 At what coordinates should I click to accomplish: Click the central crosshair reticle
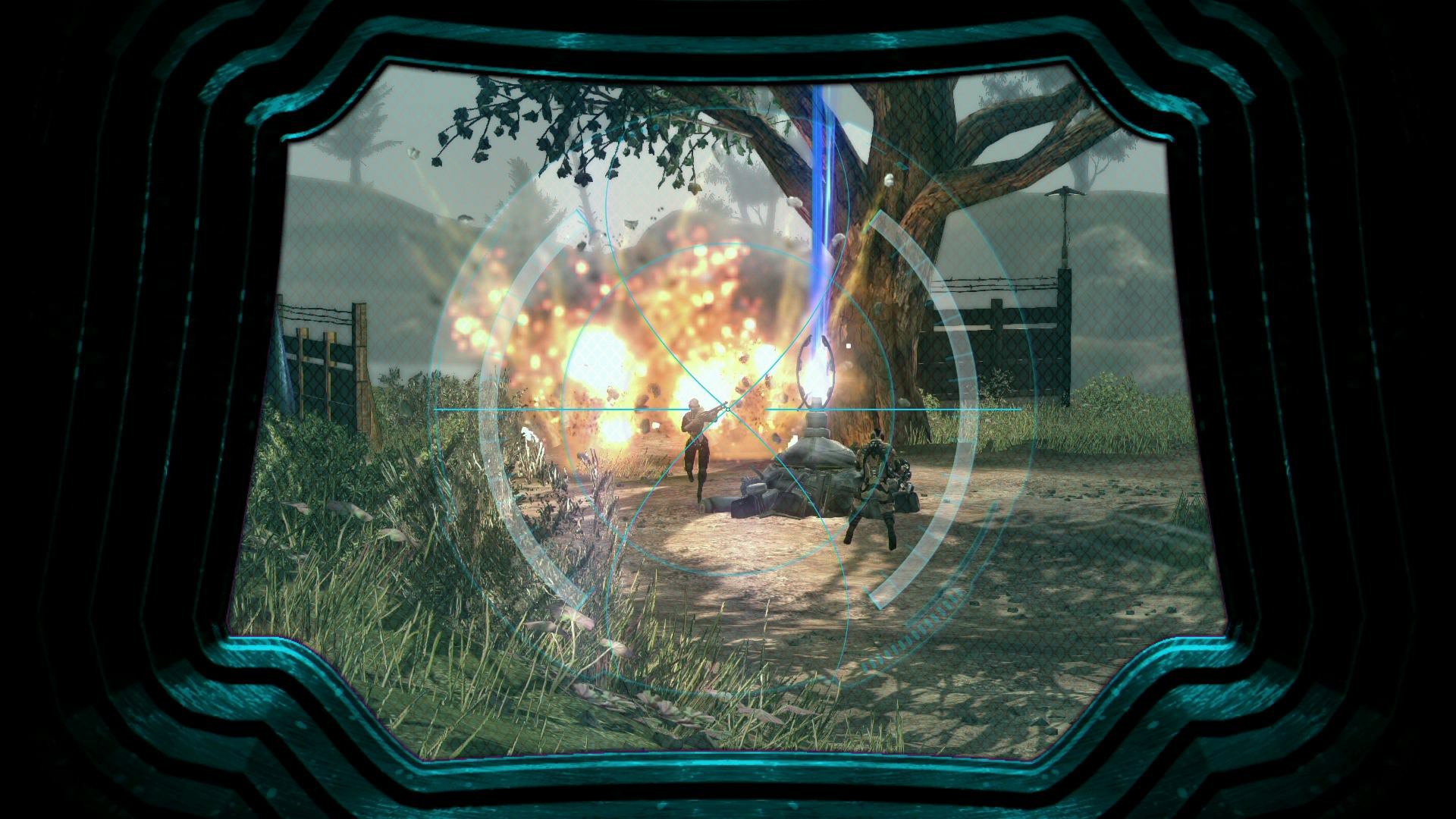[x=728, y=407]
